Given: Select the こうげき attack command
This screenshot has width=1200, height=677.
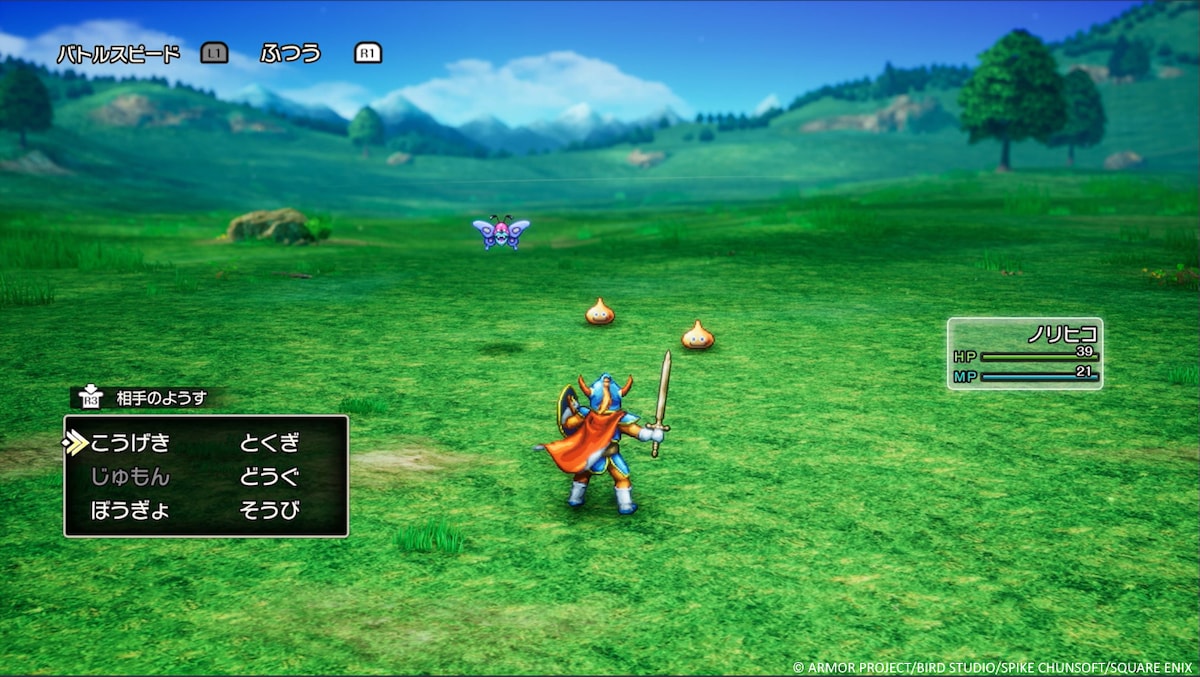Looking at the screenshot, I should pyautogui.click(x=130, y=443).
